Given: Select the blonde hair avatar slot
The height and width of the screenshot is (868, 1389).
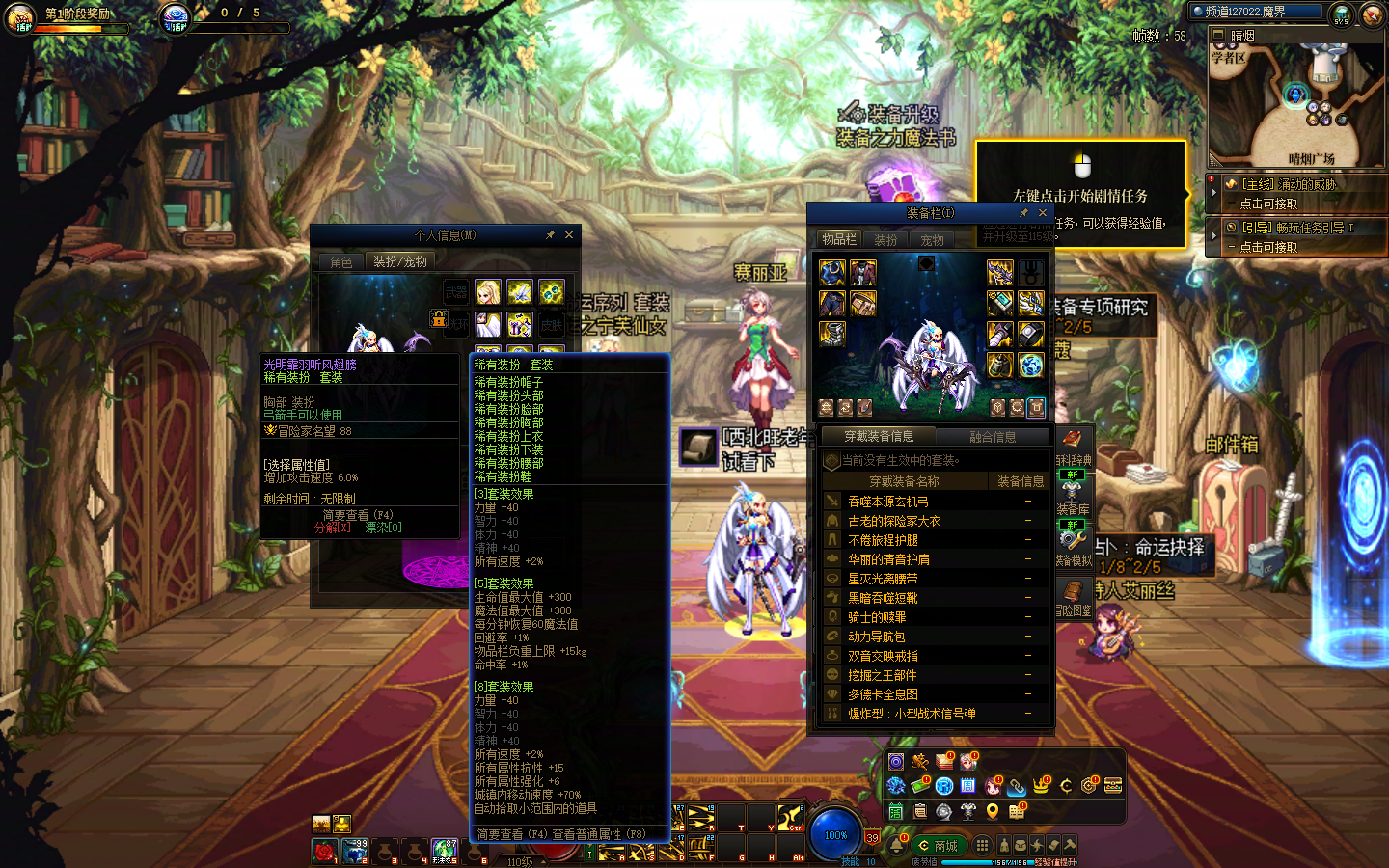Looking at the screenshot, I should 488,292.
